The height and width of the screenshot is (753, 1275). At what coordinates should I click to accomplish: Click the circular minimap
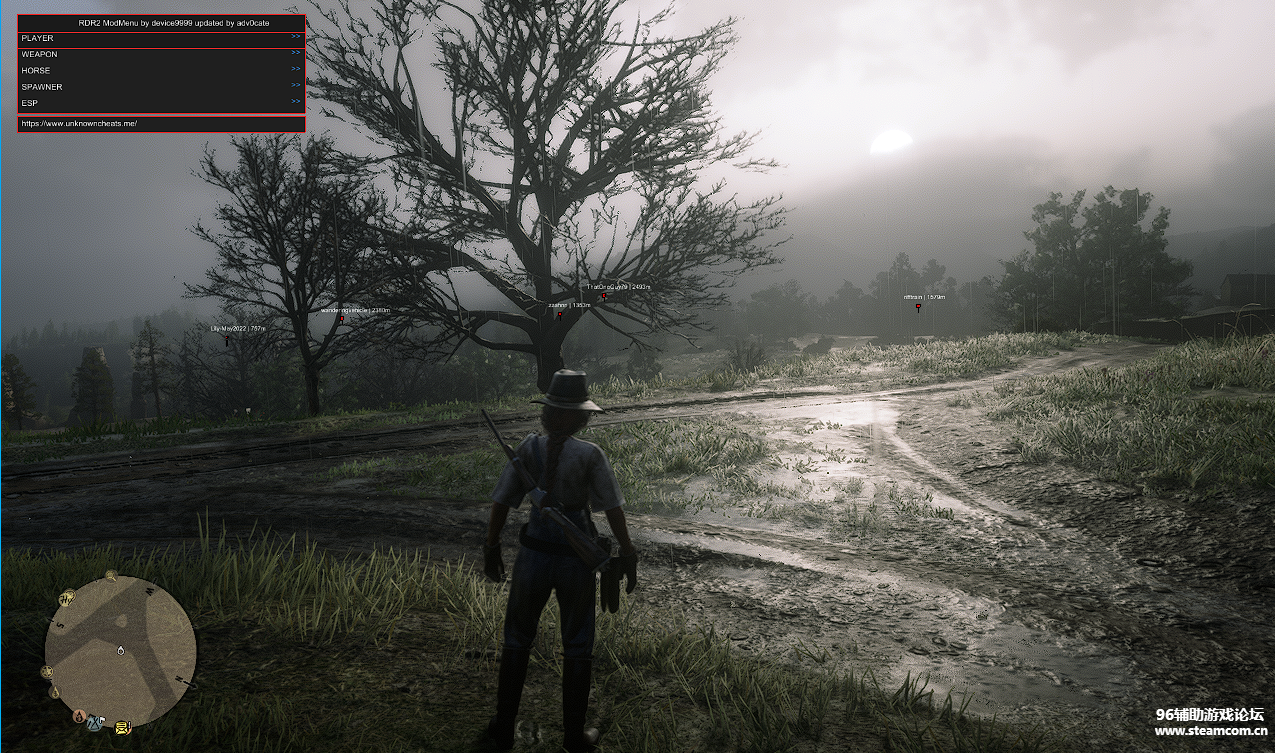tap(120, 651)
